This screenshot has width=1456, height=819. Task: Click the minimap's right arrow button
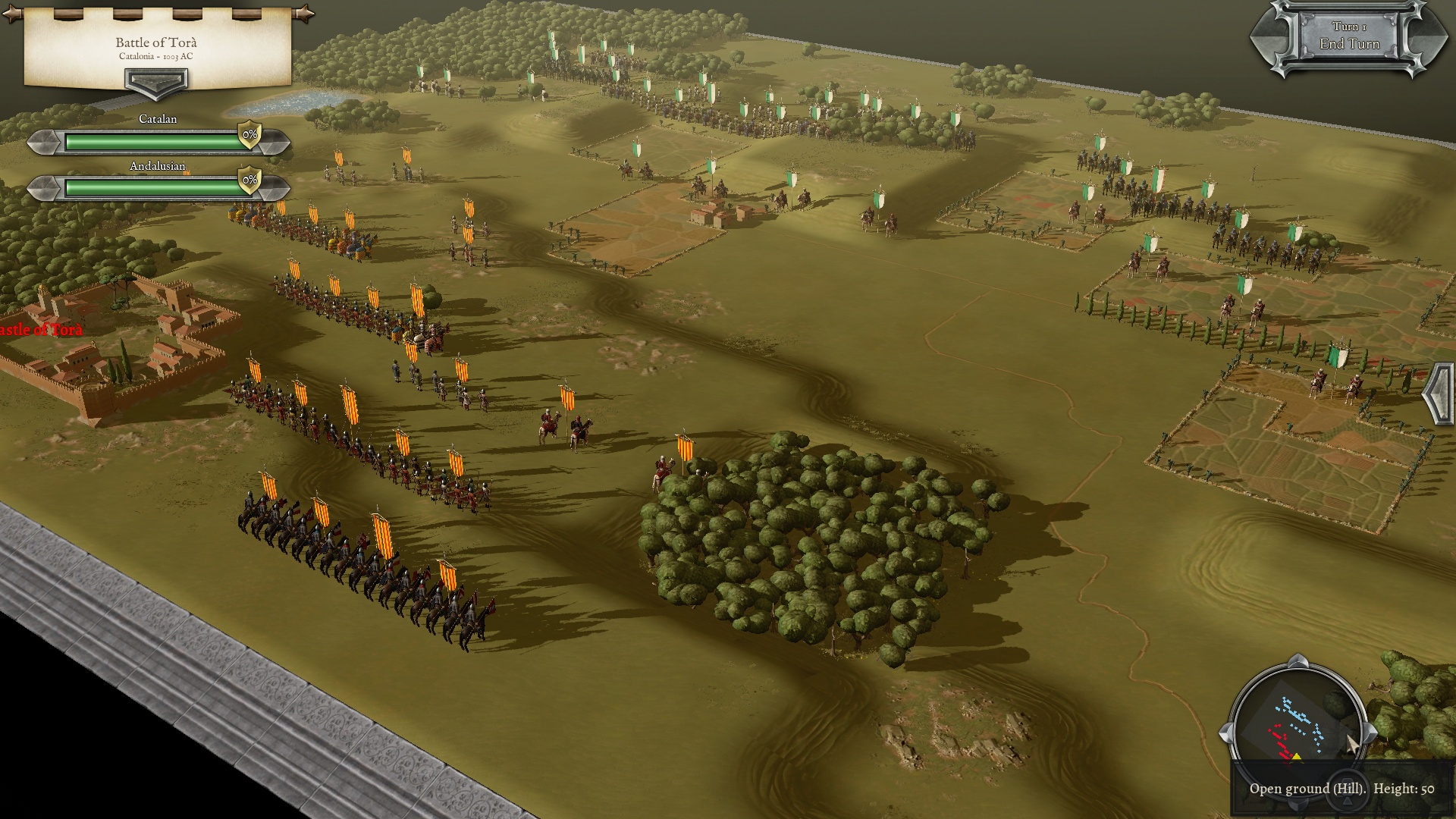point(1370,733)
